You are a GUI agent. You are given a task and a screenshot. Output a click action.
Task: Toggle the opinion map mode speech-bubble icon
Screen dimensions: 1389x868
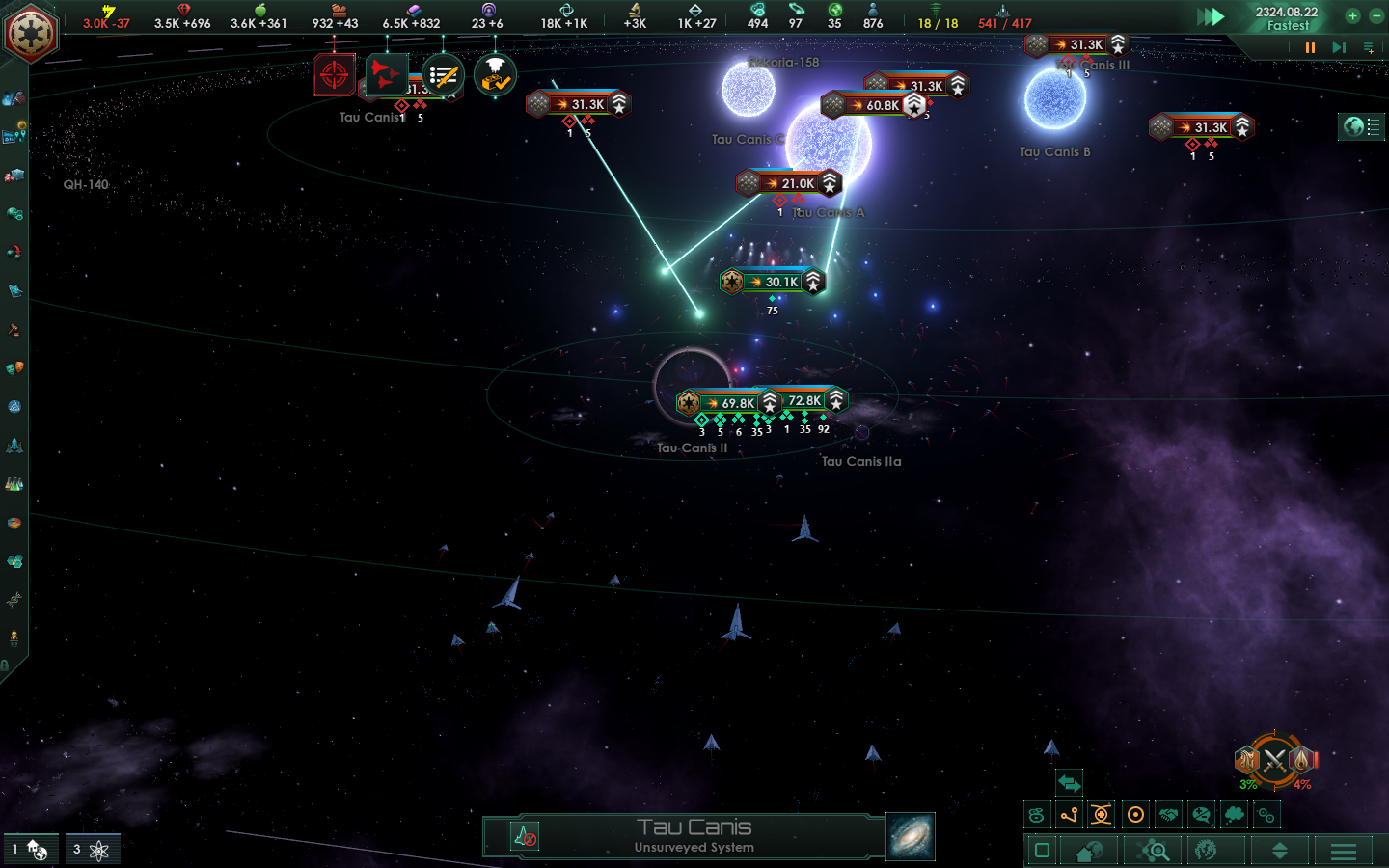point(1201,814)
